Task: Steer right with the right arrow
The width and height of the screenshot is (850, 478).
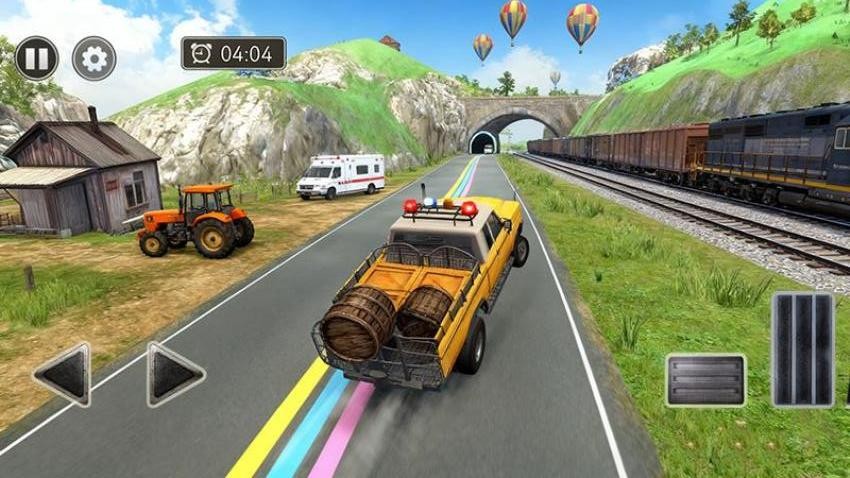Action: point(175,375)
